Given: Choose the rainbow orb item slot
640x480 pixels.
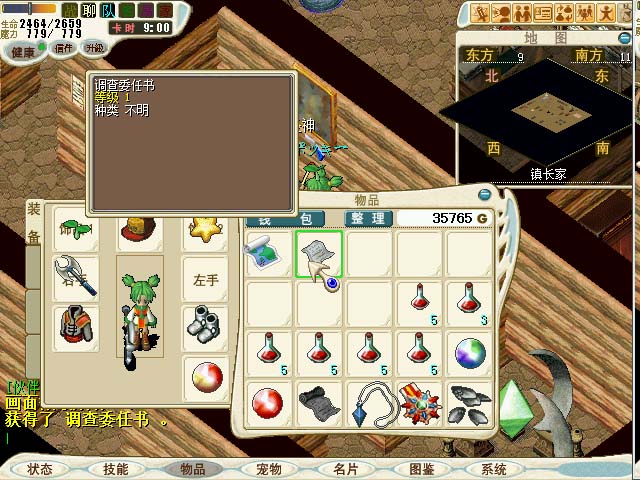Looking at the screenshot, I should point(469,353).
